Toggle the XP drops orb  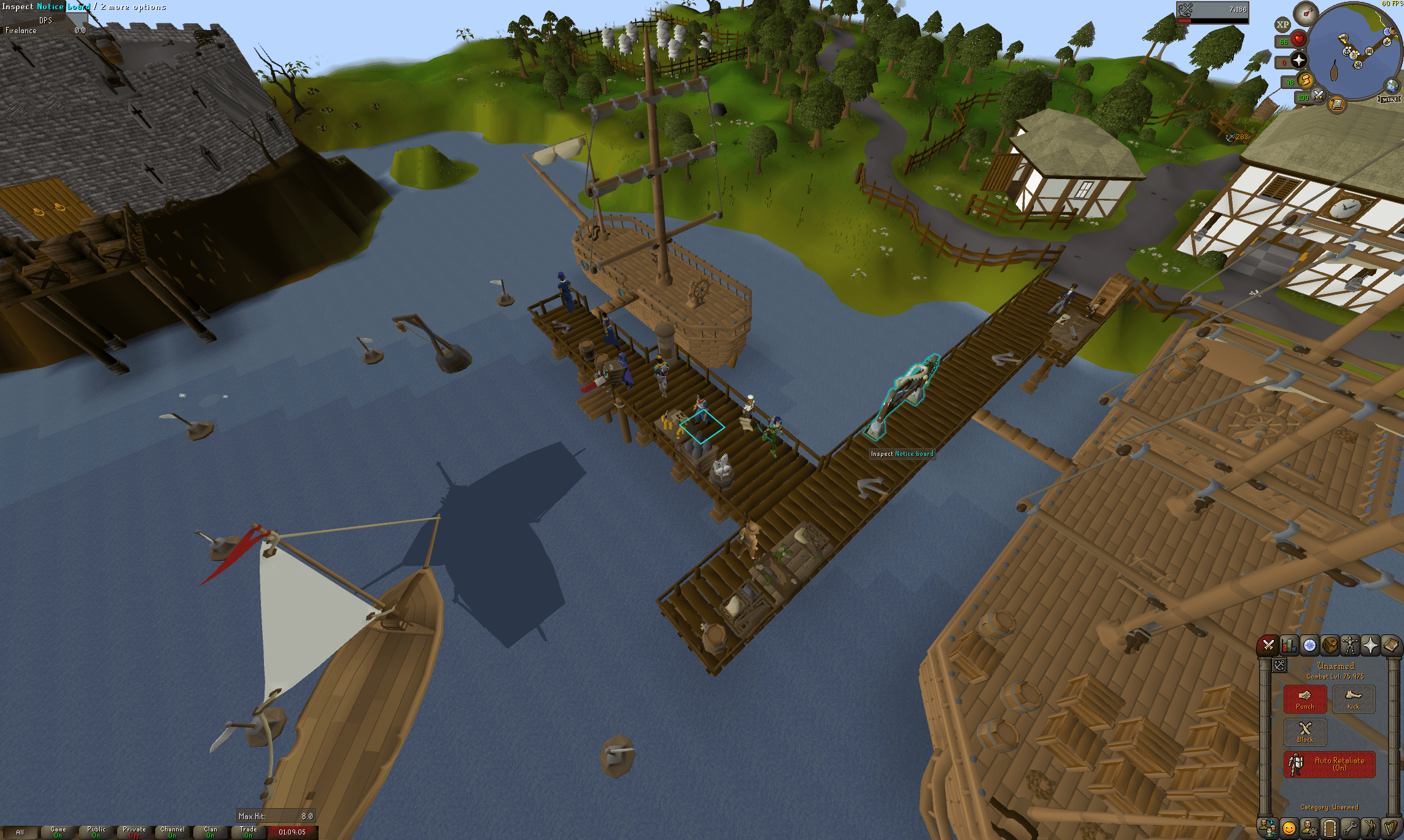pos(1282,25)
